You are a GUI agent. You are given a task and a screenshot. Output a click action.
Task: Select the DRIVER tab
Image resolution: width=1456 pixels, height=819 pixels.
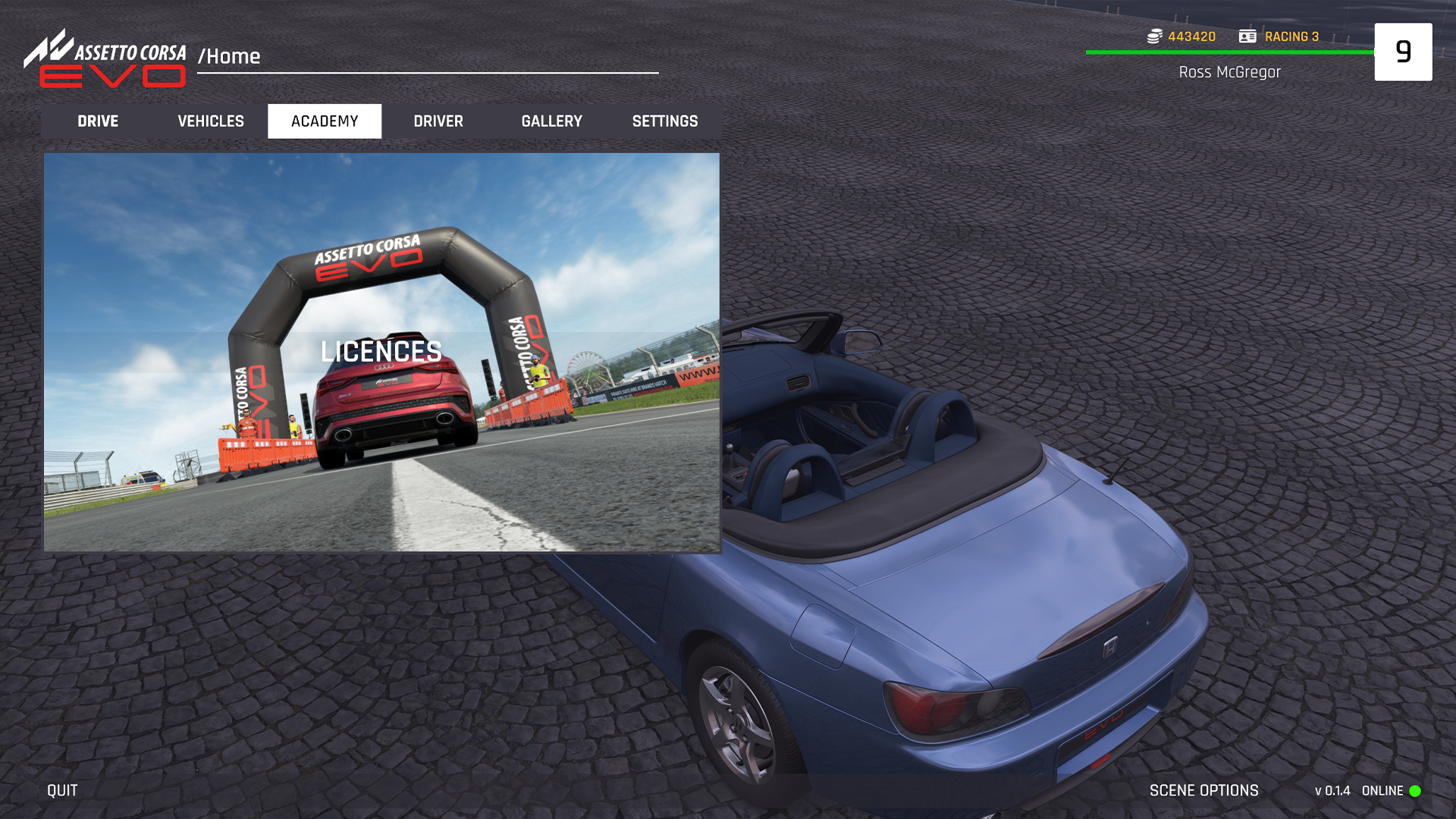pyautogui.click(x=438, y=121)
